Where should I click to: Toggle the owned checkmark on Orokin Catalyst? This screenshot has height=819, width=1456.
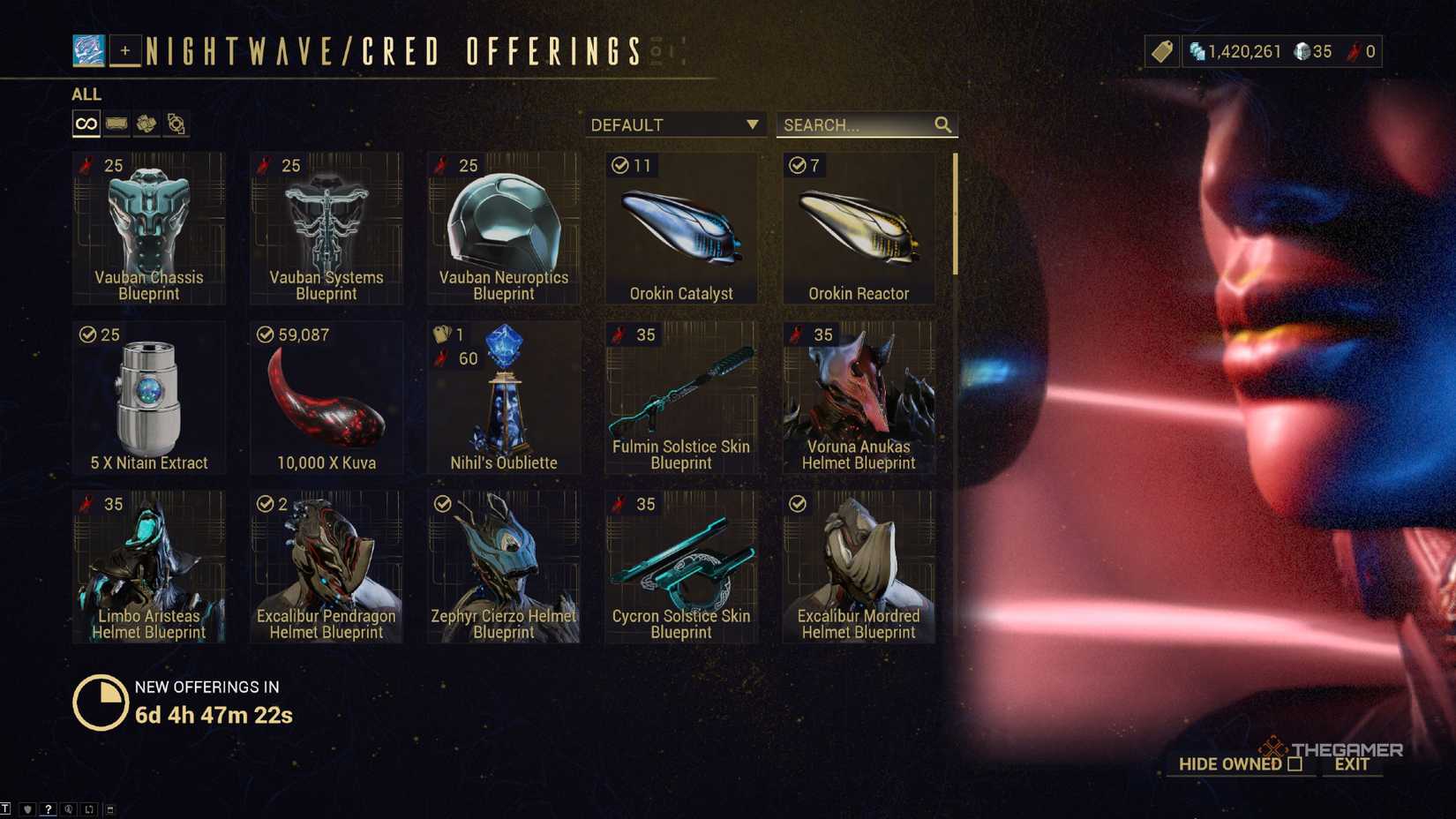619,164
